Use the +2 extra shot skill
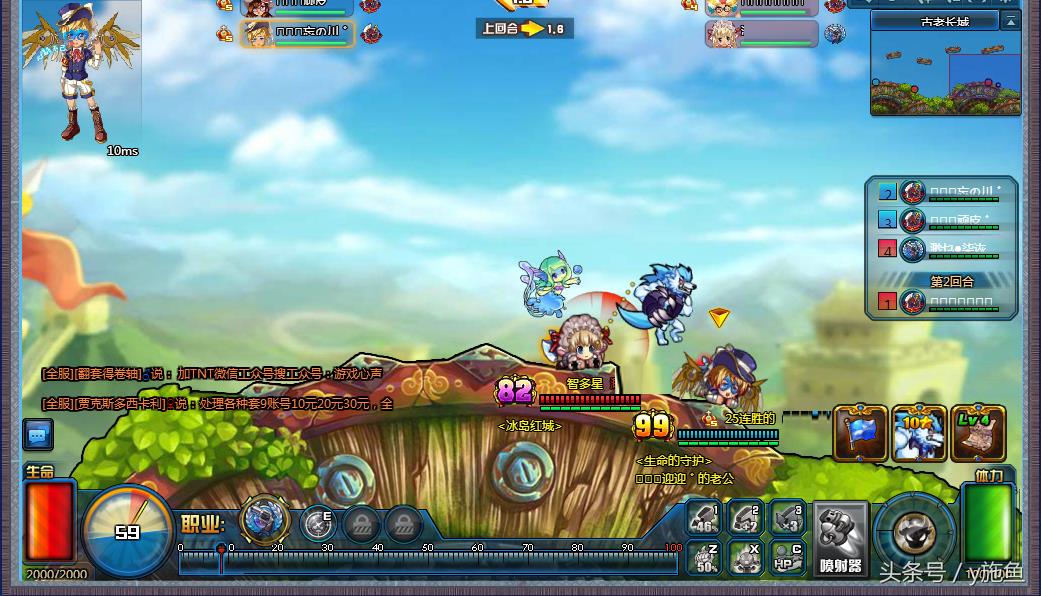 (x=746, y=519)
